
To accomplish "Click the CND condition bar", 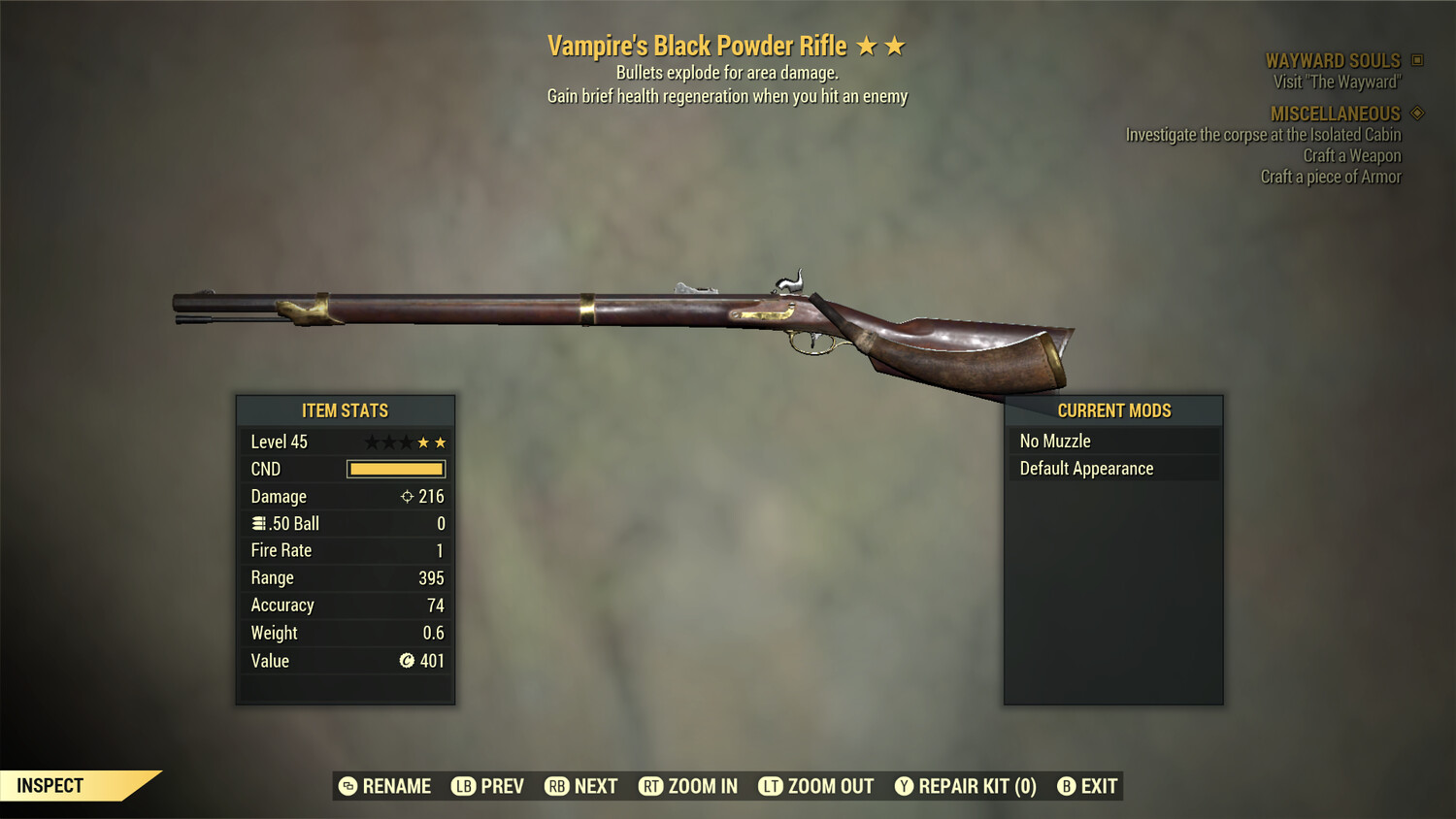I will [x=395, y=469].
